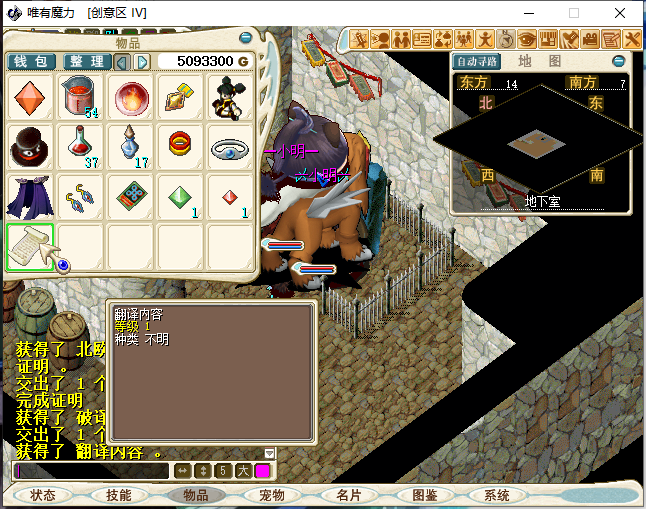Select the scroll item 翻译内容
The image size is (646, 509).
[30, 247]
